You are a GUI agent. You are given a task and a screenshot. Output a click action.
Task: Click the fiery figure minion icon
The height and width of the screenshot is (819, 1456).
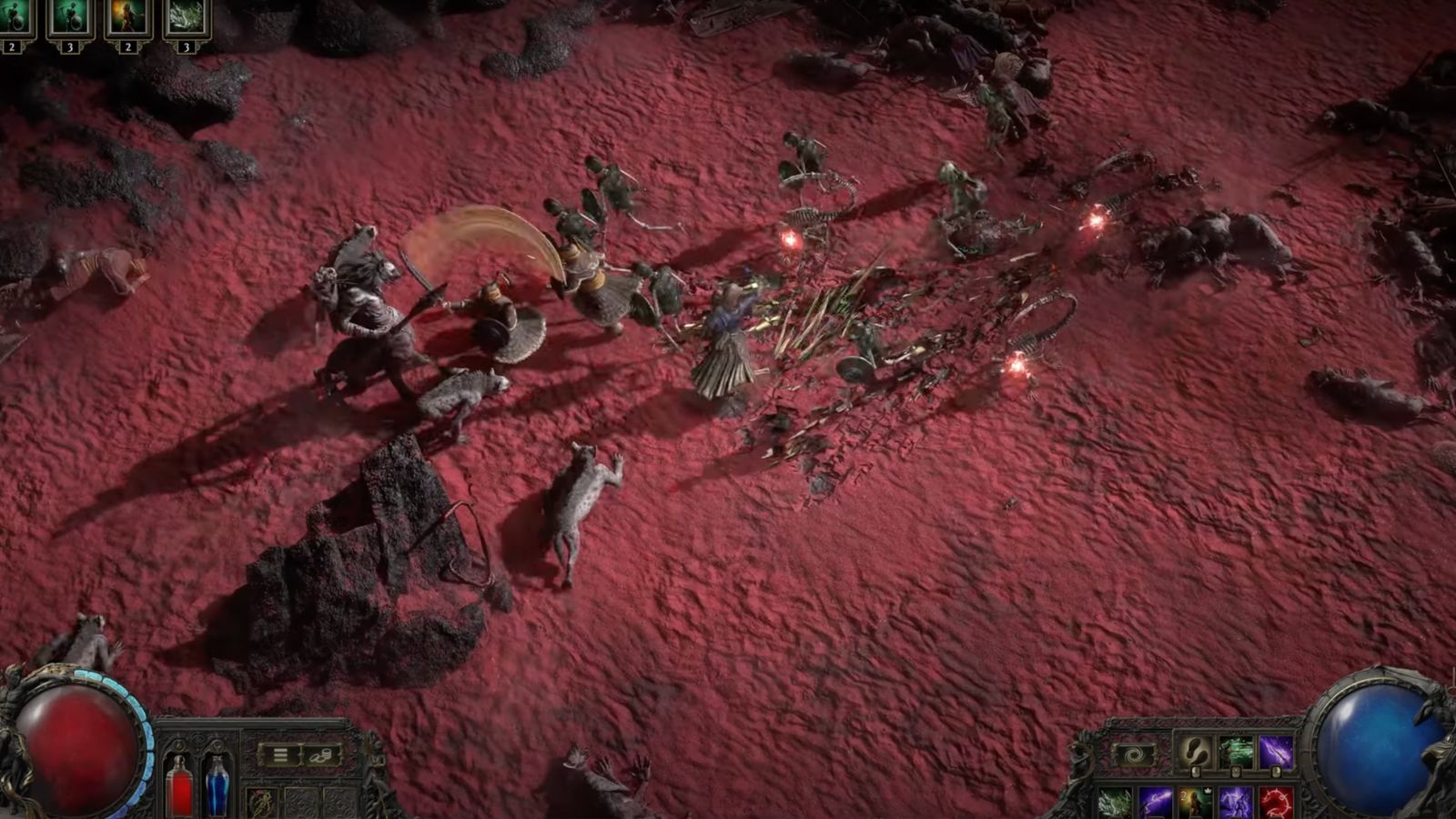click(x=128, y=19)
